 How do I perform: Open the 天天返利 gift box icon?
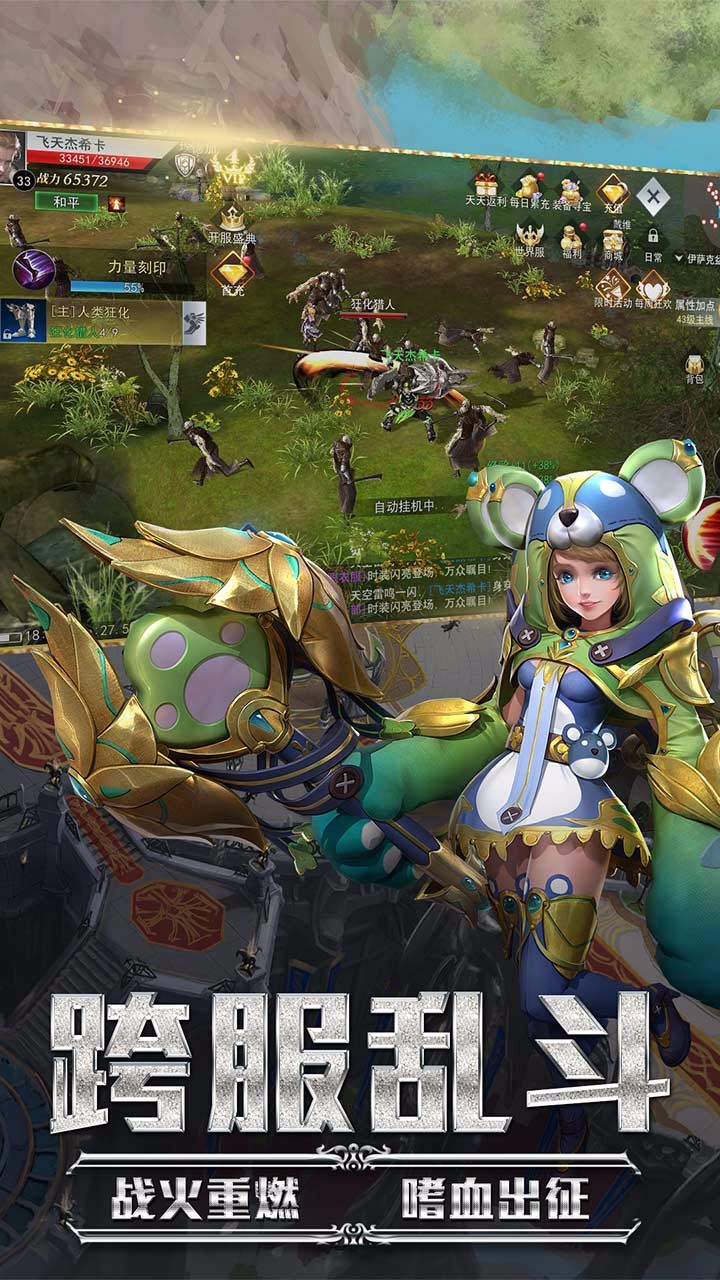[x=486, y=185]
